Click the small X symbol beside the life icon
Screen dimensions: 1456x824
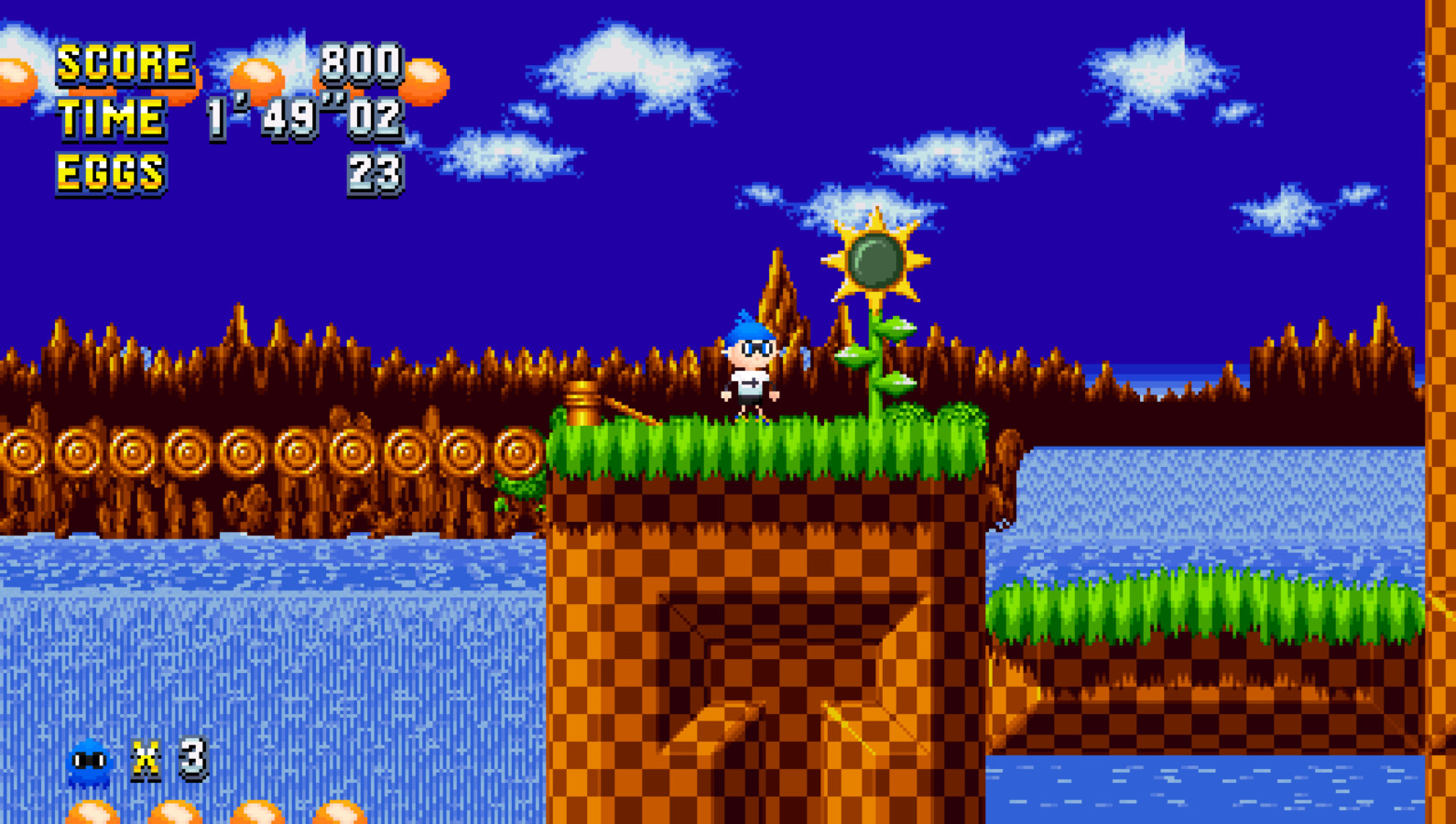click(147, 758)
